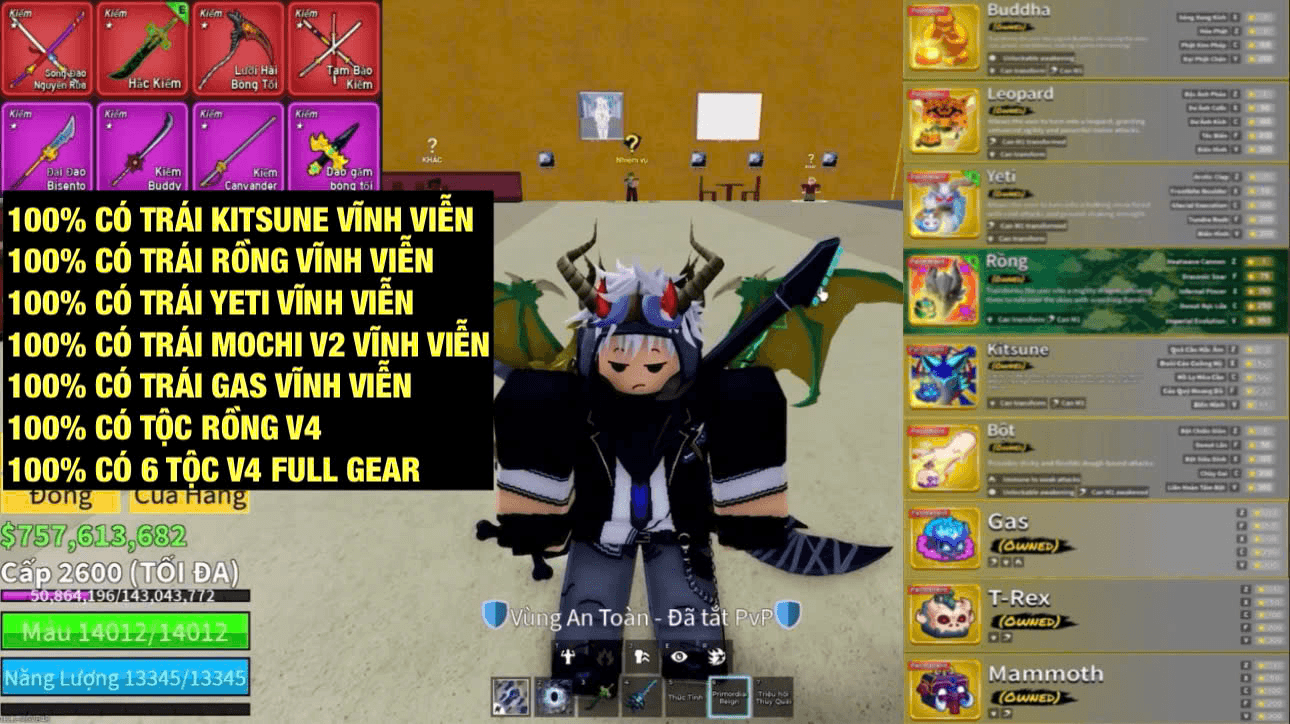Select the Hắc Kiếm sword in the shop
Image resolution: width=1290 pixels, height=724 pixels.
click(x=143, y=45)
